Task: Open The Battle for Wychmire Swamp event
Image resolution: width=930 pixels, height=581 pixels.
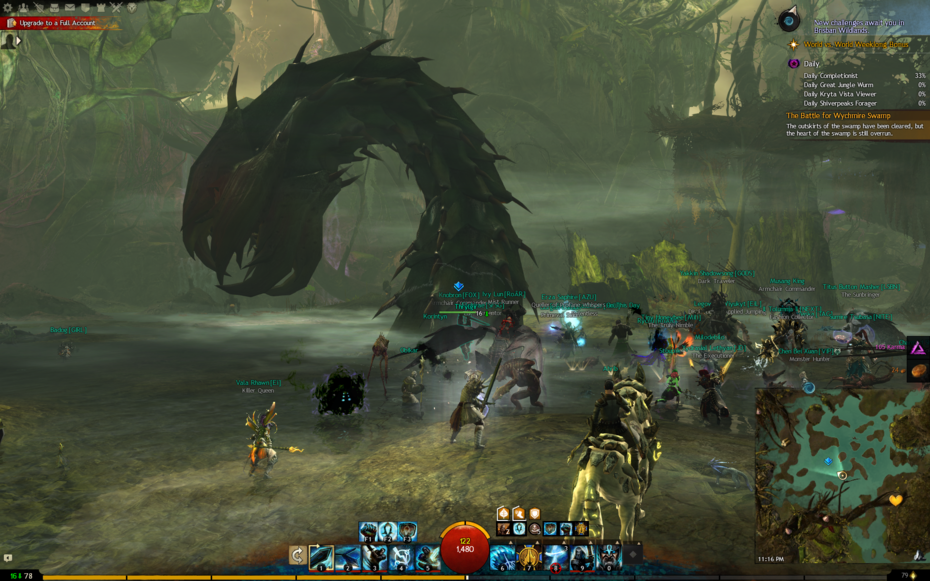Action: (837, 115)
